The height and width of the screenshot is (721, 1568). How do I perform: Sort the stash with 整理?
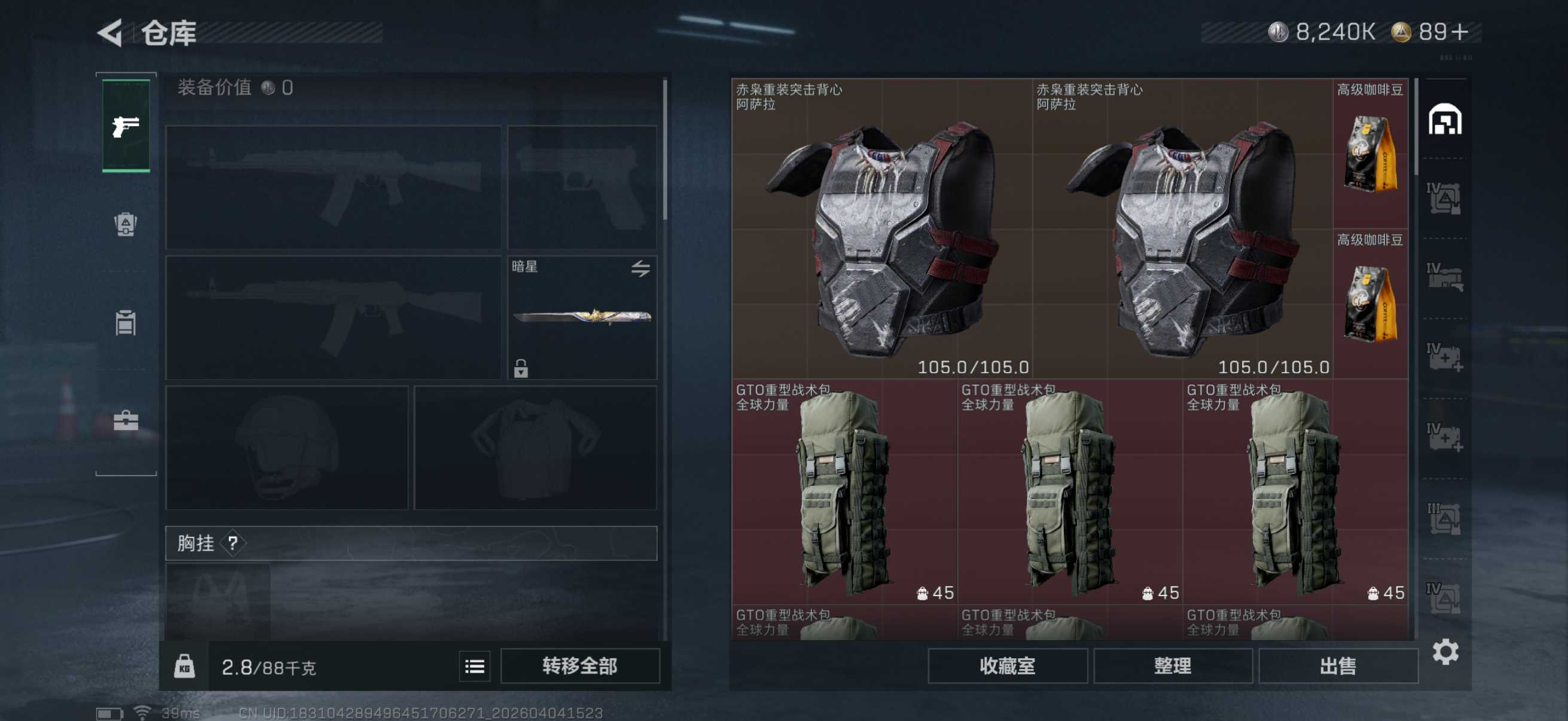point(1172,665)
